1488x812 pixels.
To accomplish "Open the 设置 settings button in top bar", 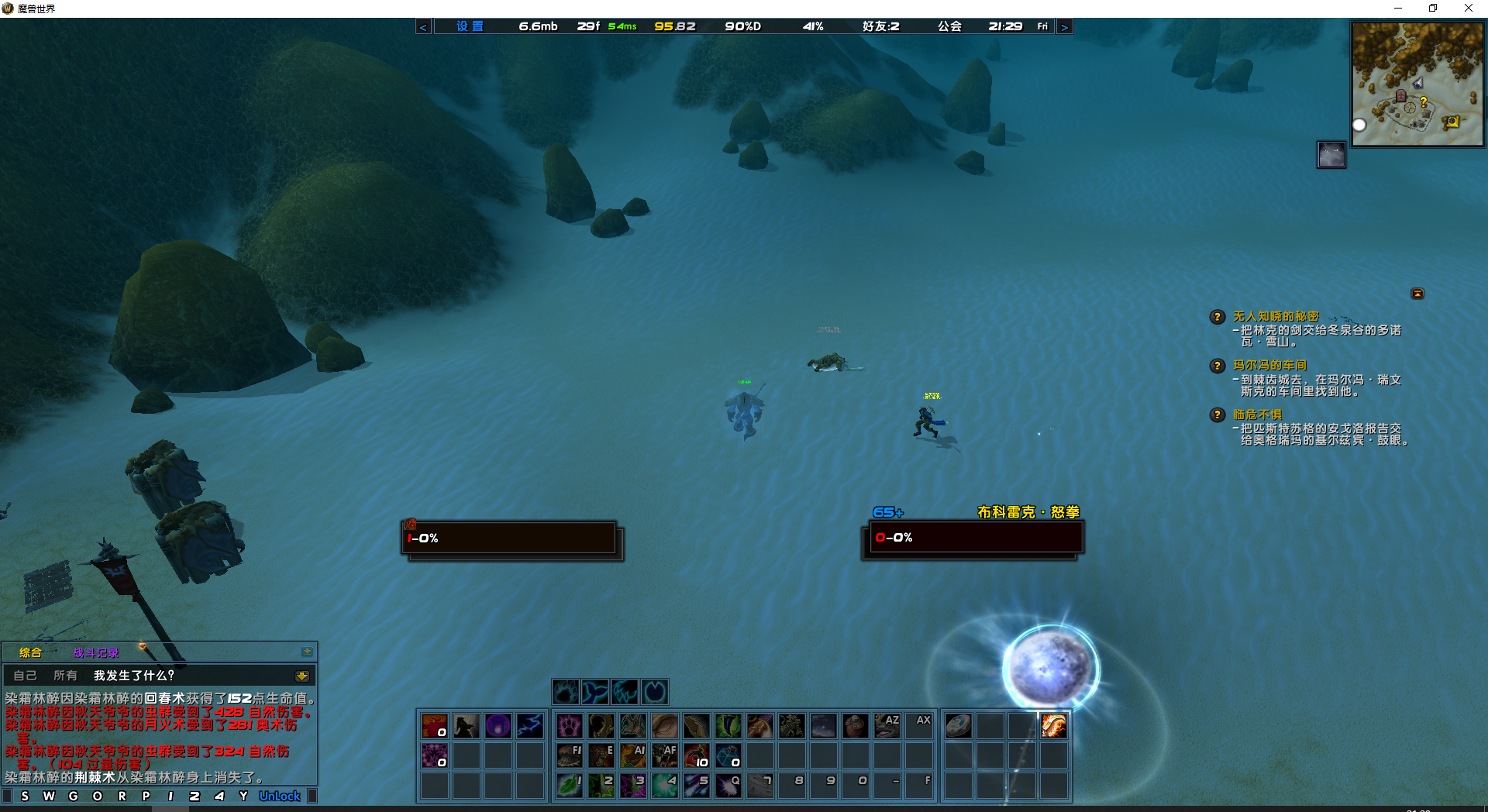I will pyautogui.click(x=469, y=26).
